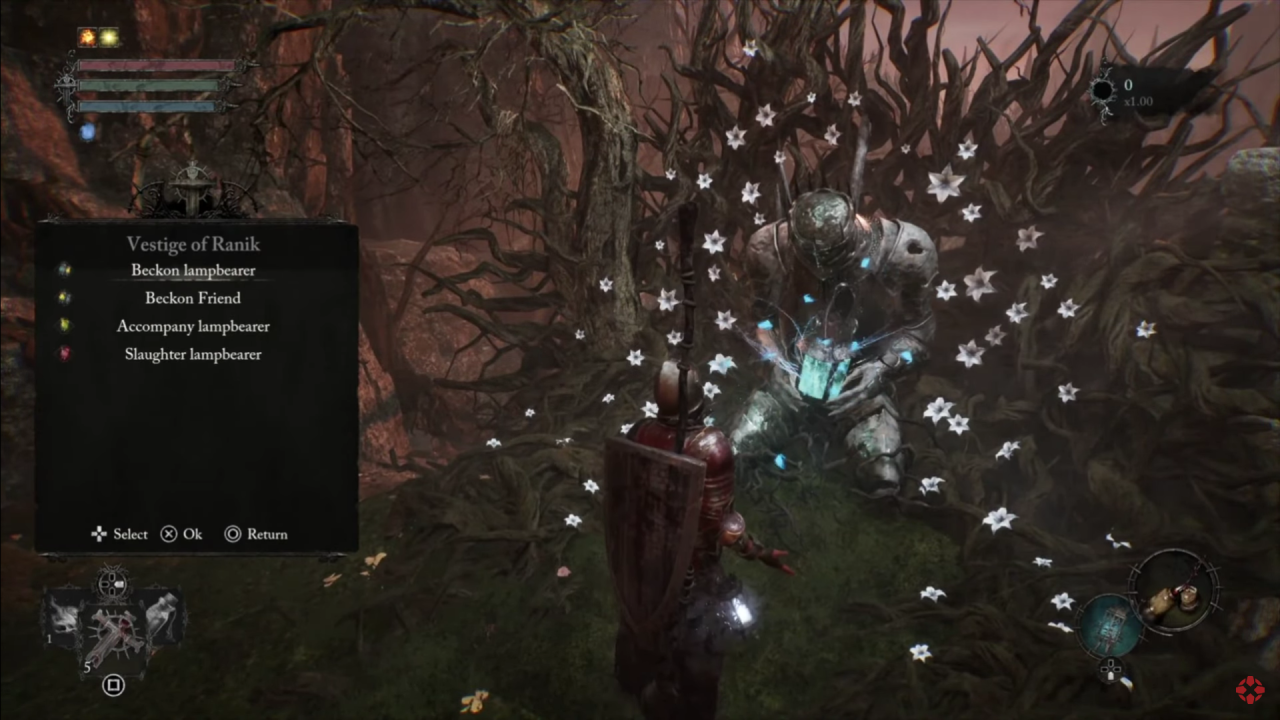Viewport: 1280px width, 720px height.
Task: Click the yellow Beckon Friend effigy icon
Action: coord(65,298)
